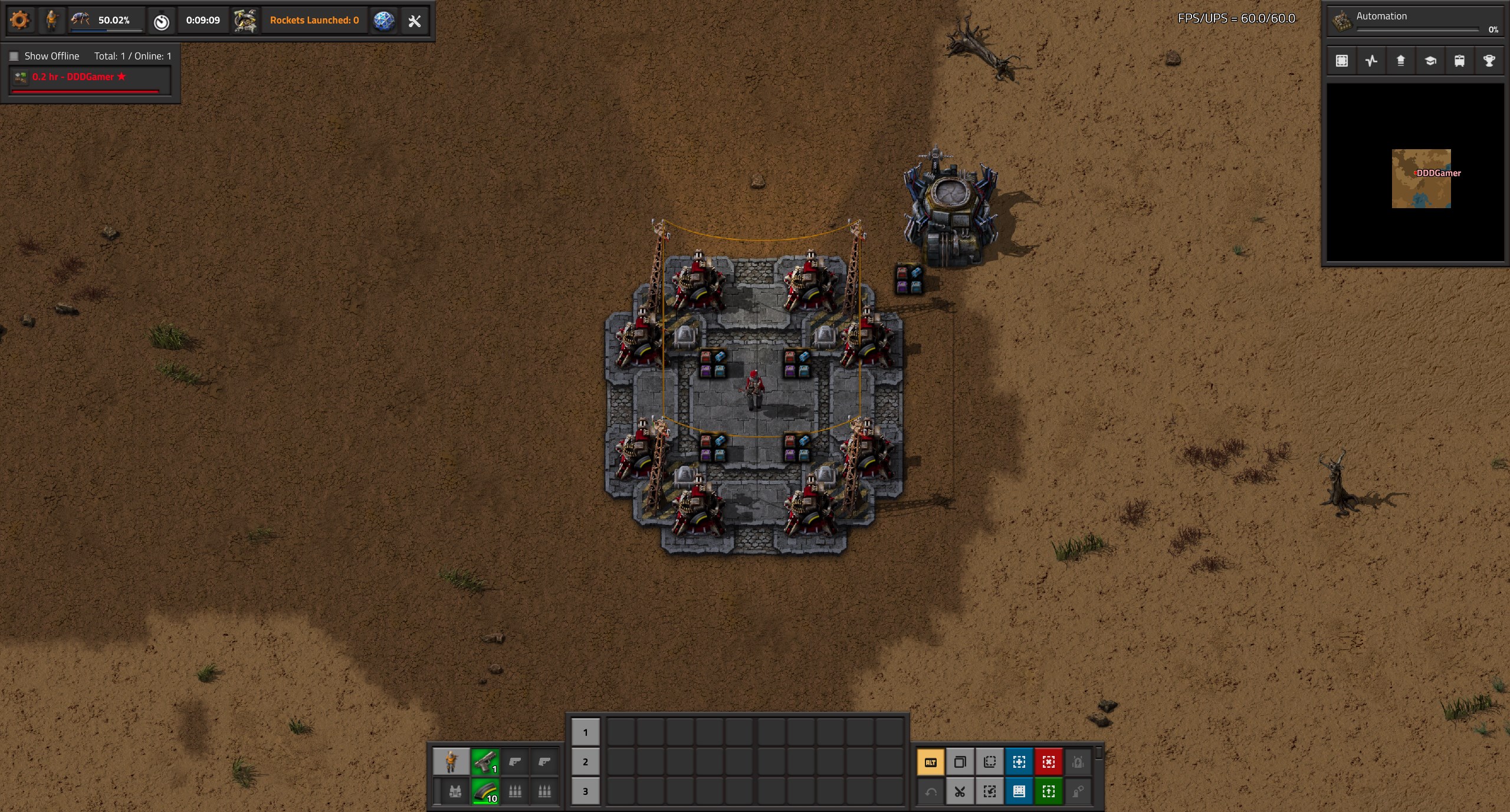Screen dimensions: 1510x812
Task: Open the character button beside the weapon slots
Action: [451, 762]
